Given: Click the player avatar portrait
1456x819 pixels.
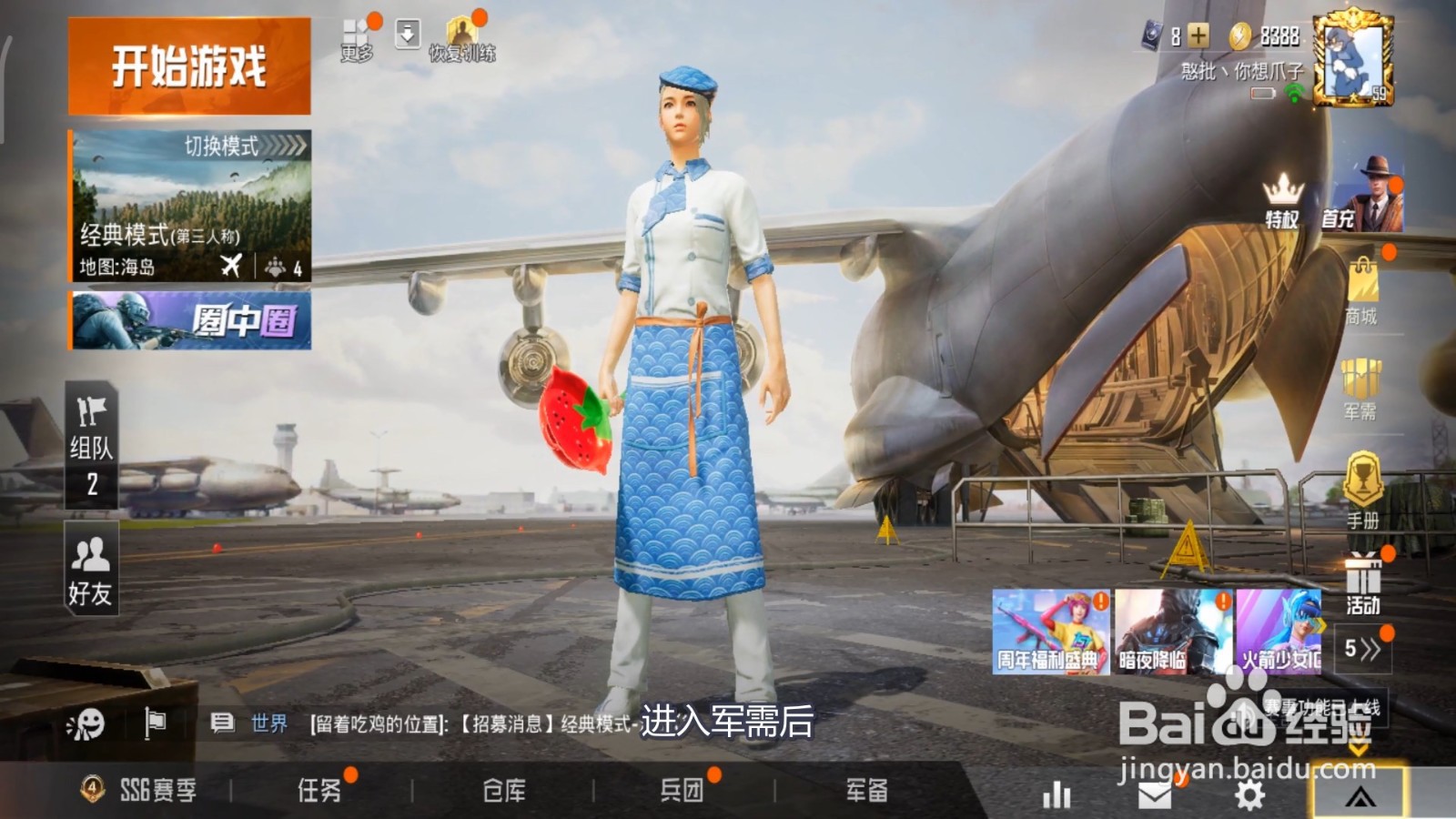Looking at the screenshot, I should coord(1352,57).
